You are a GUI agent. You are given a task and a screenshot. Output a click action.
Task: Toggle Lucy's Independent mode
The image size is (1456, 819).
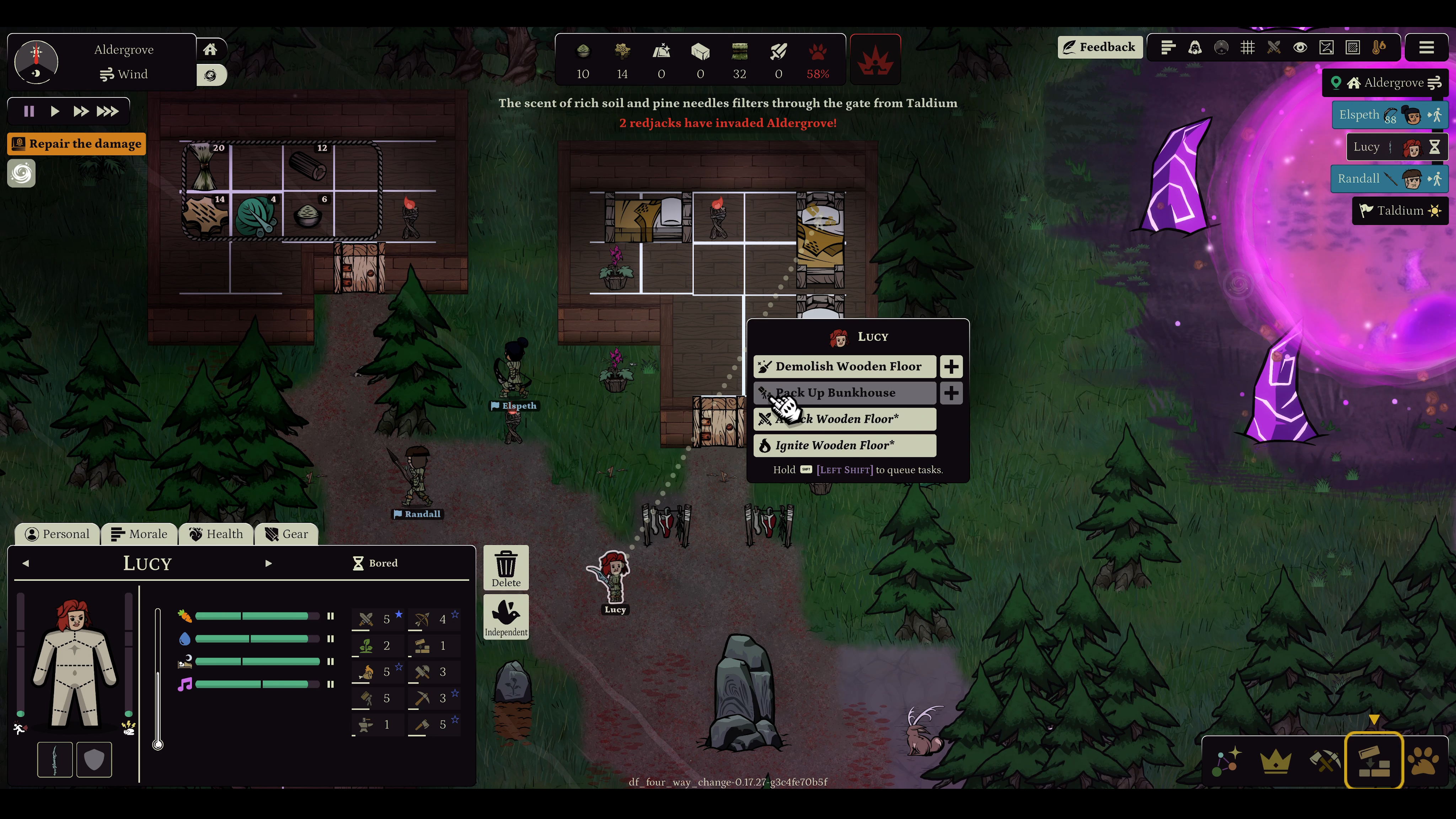pyautogui.click(x=506, y=617)
